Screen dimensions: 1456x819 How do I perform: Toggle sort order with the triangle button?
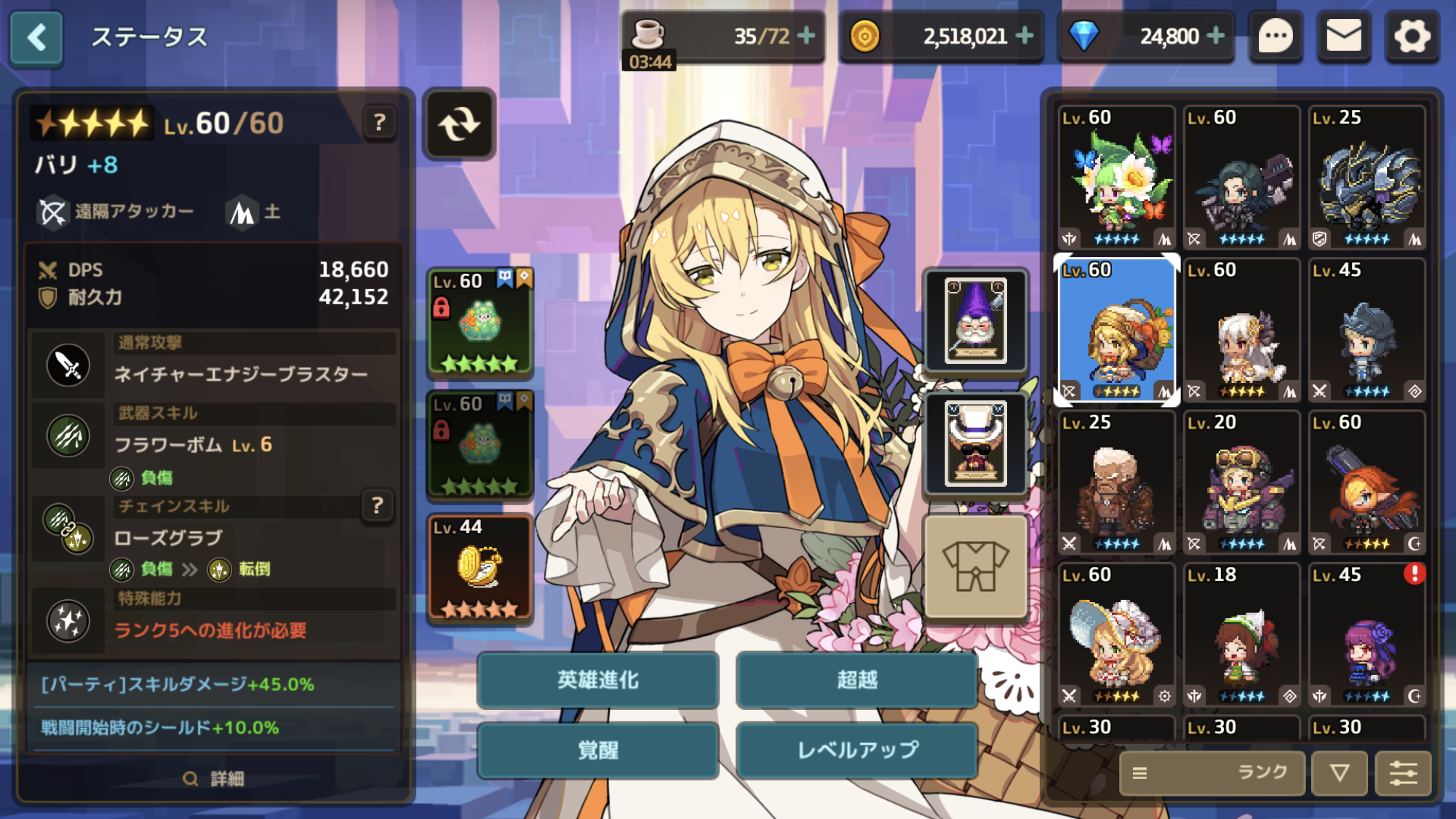coord(1339,772)
